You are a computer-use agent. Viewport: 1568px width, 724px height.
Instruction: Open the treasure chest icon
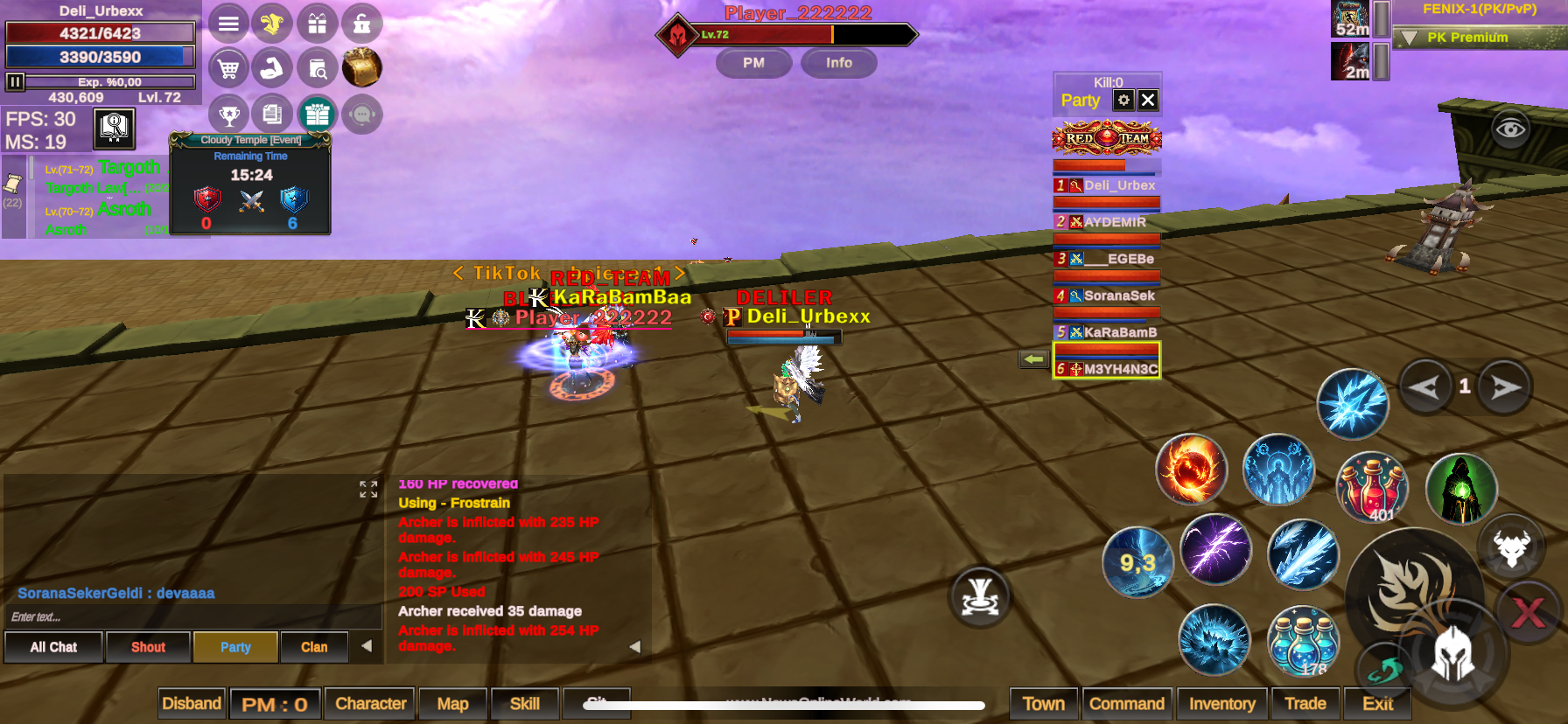click(x=361, y=68)
